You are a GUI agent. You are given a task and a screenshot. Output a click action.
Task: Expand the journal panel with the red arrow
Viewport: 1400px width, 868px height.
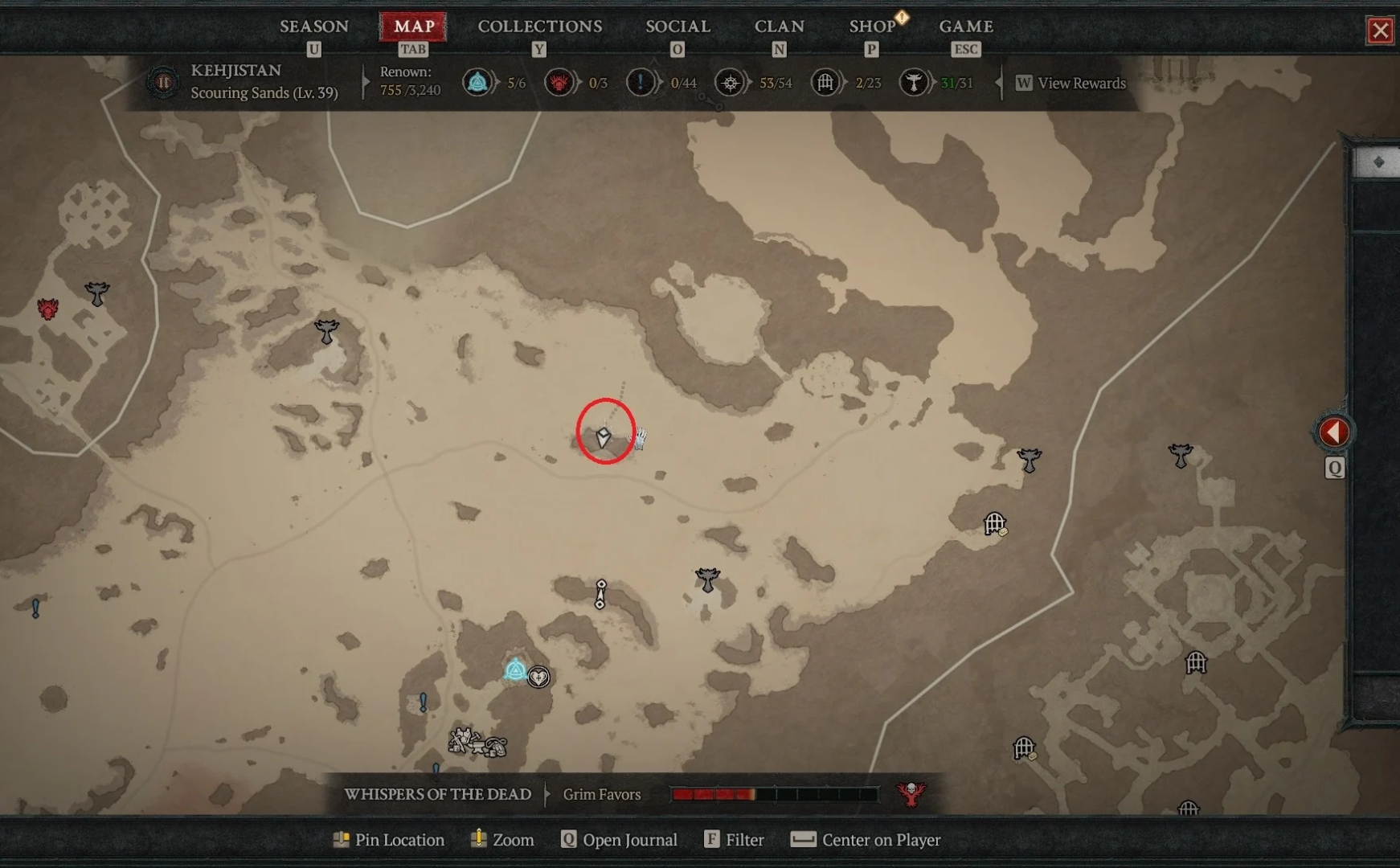pyautogui.click(x=1334, y=432)
